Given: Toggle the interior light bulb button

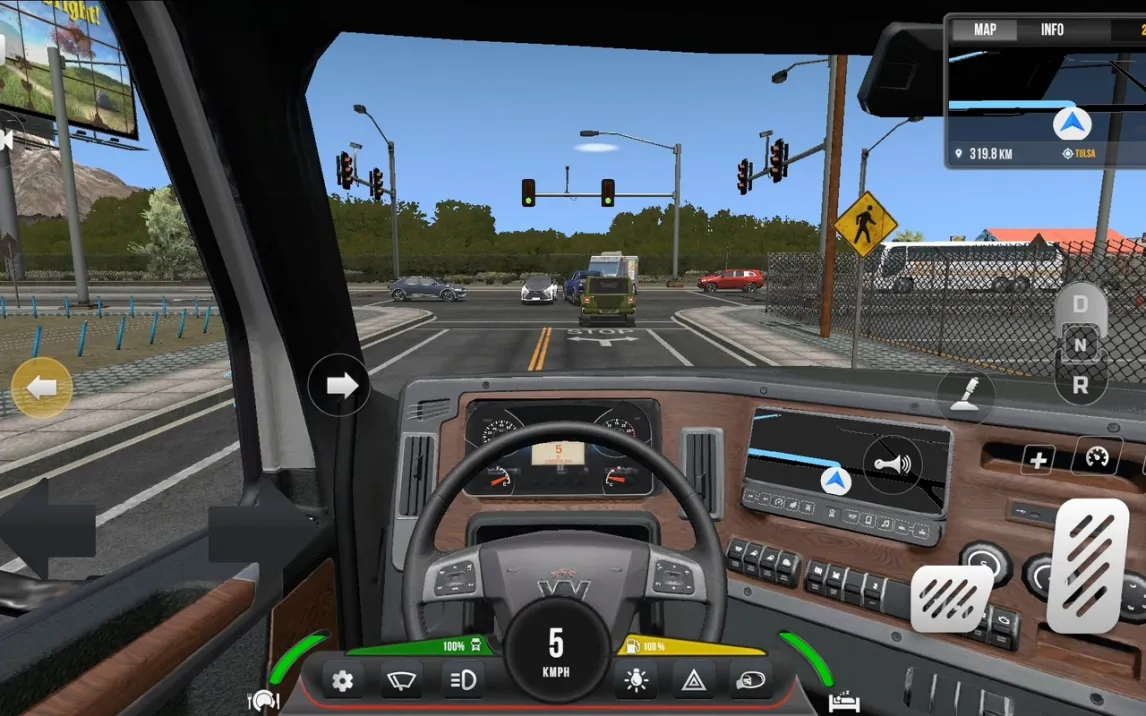Looking at the screenshot, I should tap(635, 681).
